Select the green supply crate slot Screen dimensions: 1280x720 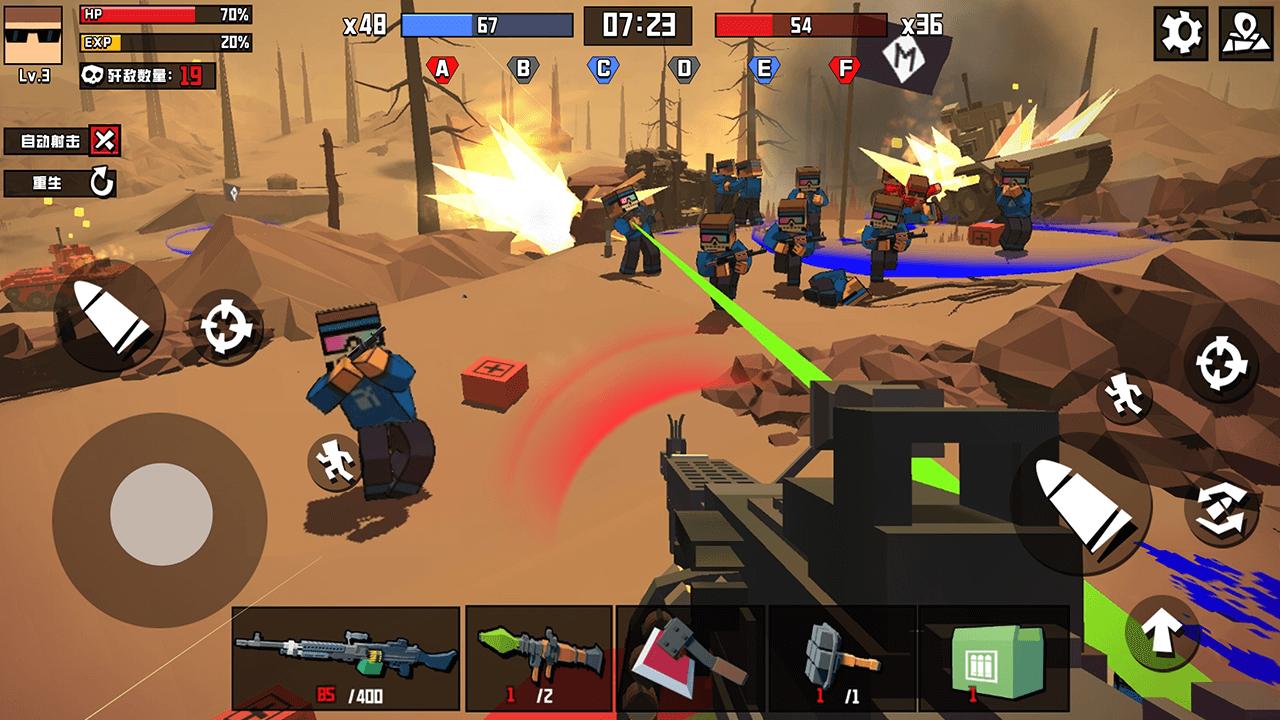coord(992,657)
